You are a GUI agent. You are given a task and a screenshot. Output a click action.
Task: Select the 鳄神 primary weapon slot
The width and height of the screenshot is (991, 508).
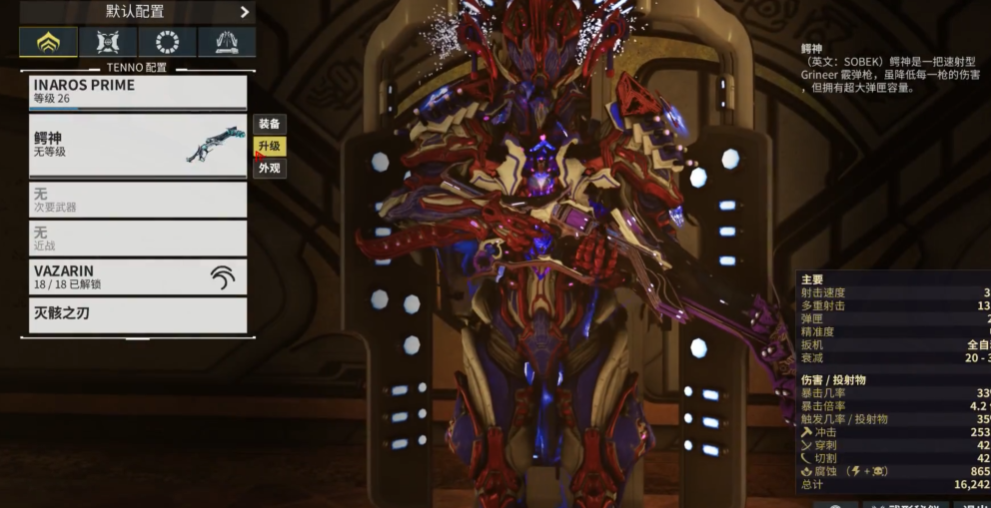click(x=138, y=145)
